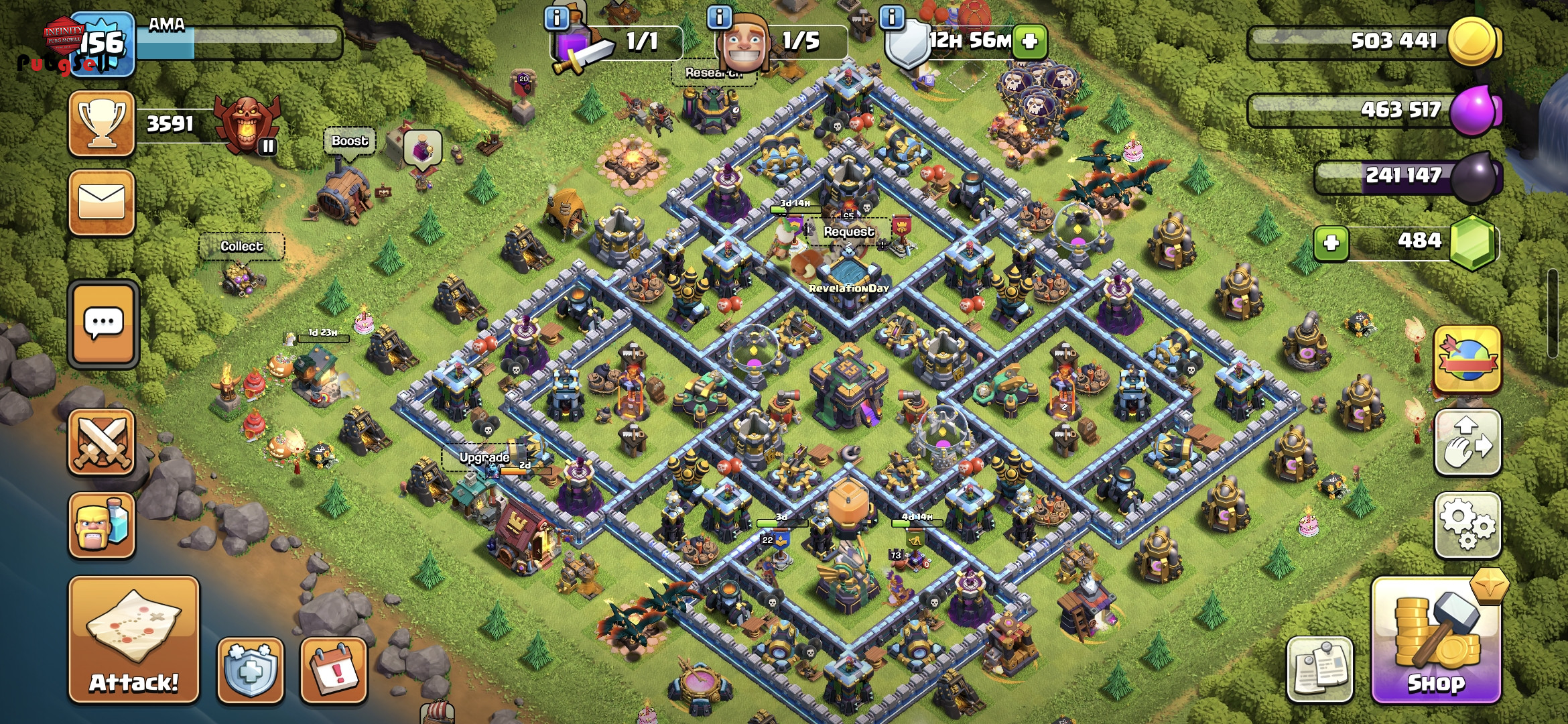
Task: Open clan wars crossed swords button
Action: coord(102,442)
